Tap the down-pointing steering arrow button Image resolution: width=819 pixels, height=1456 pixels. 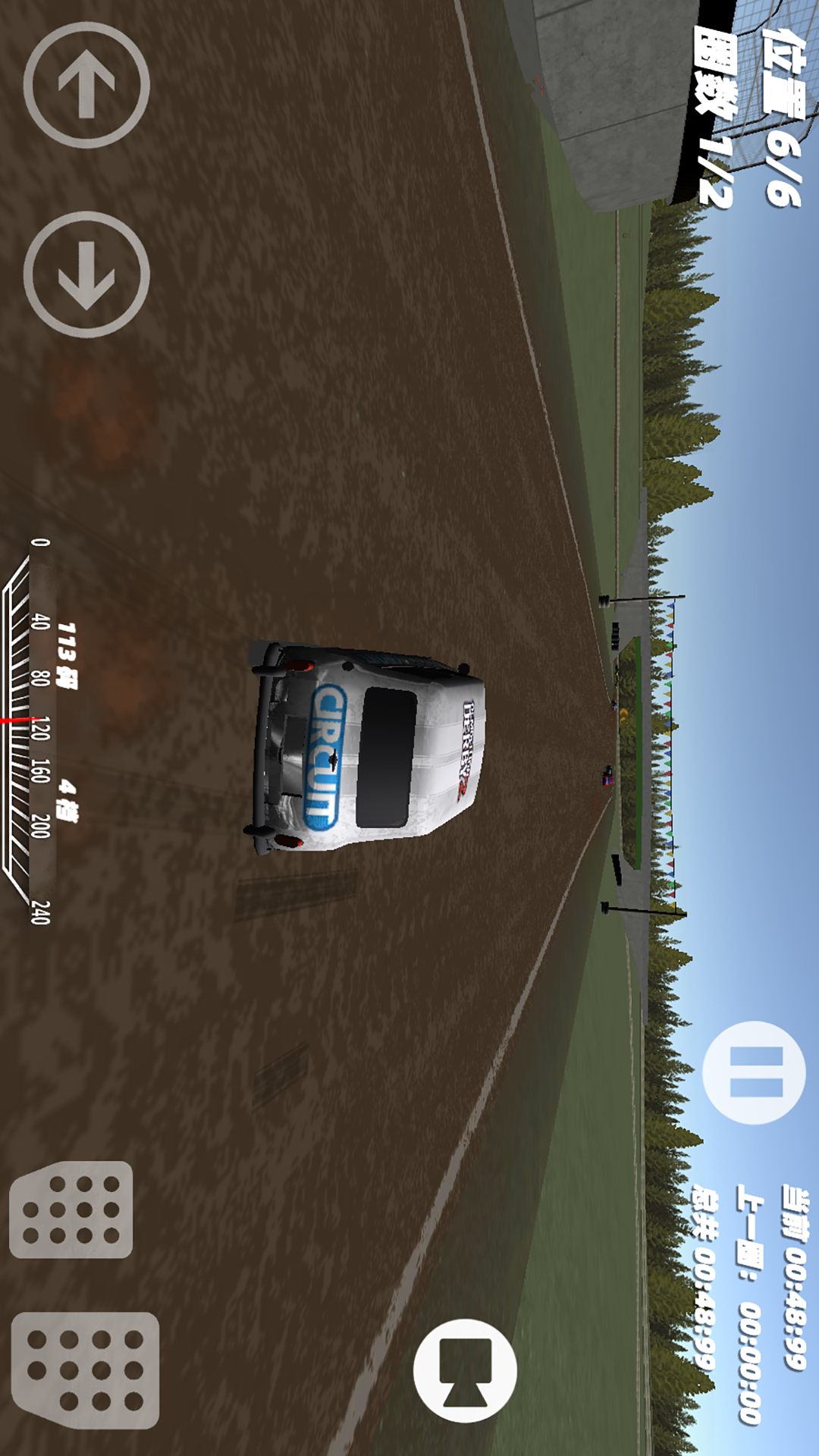coord(86,275)
